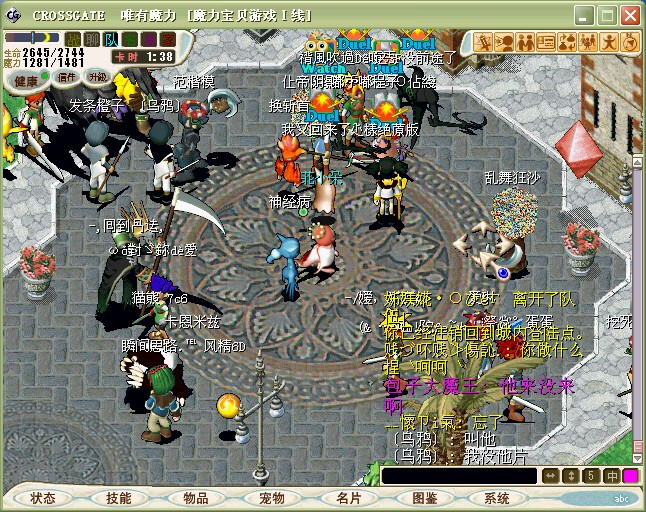
Task: Click the chat text input box
Action: (459, 476)
